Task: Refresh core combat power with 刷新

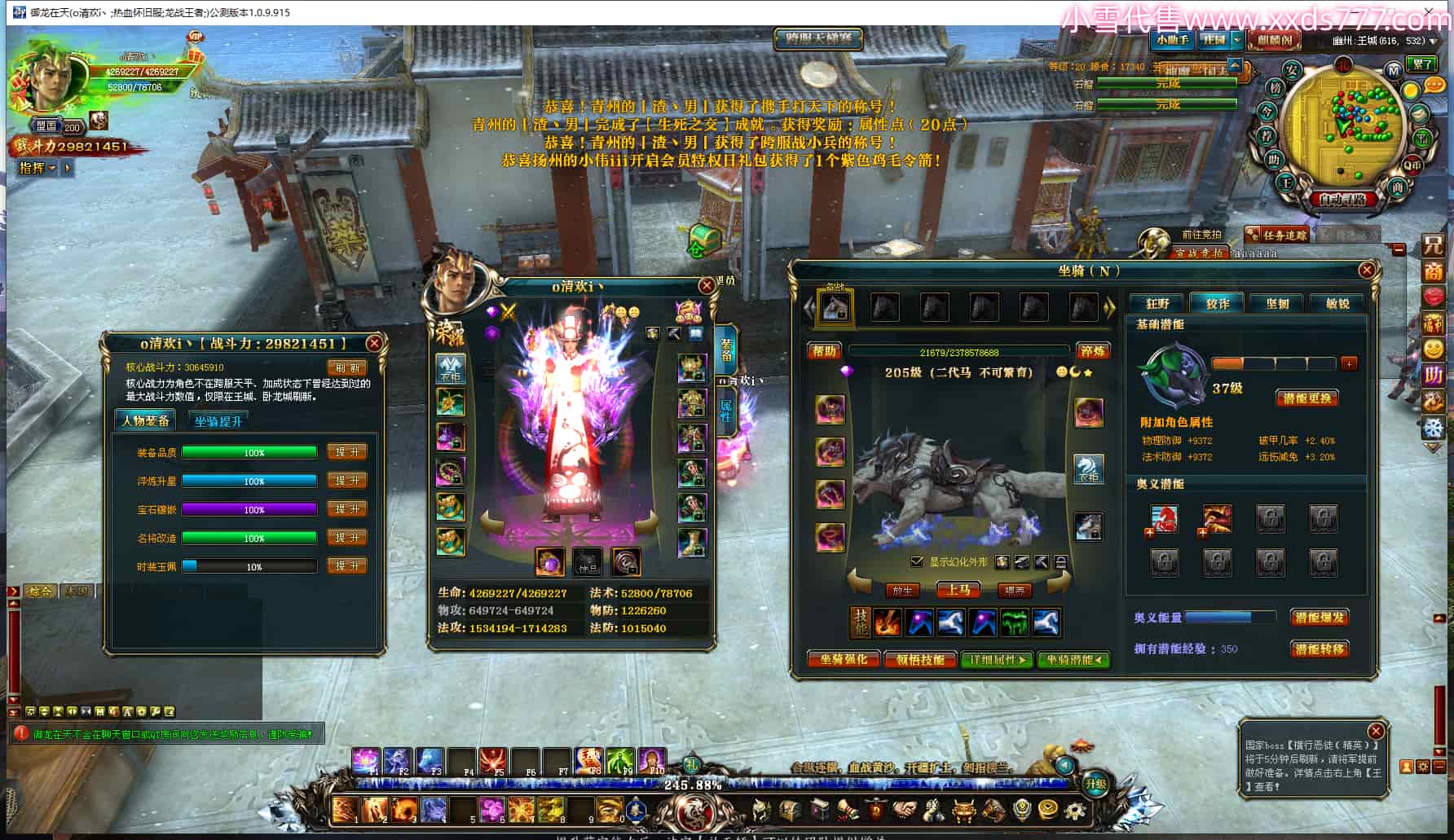Action: (346, 367)
